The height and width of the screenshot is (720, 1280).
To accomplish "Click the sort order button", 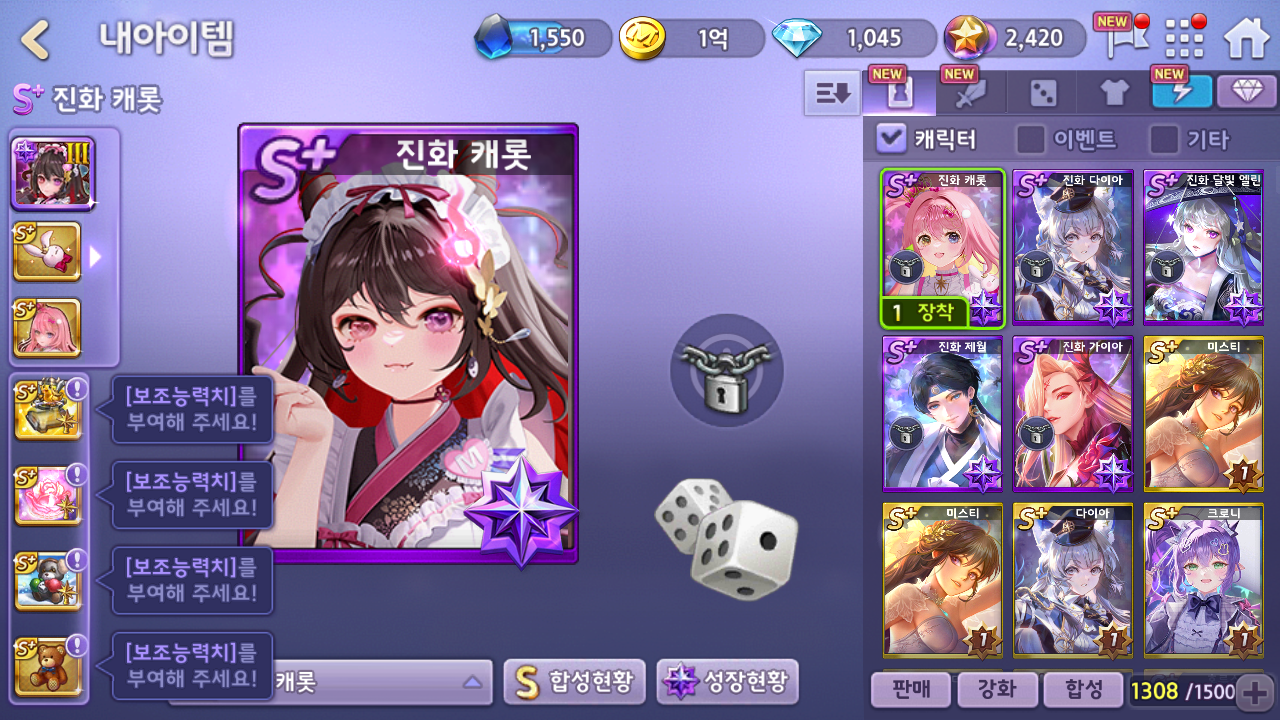I will [x=832, y=93].
